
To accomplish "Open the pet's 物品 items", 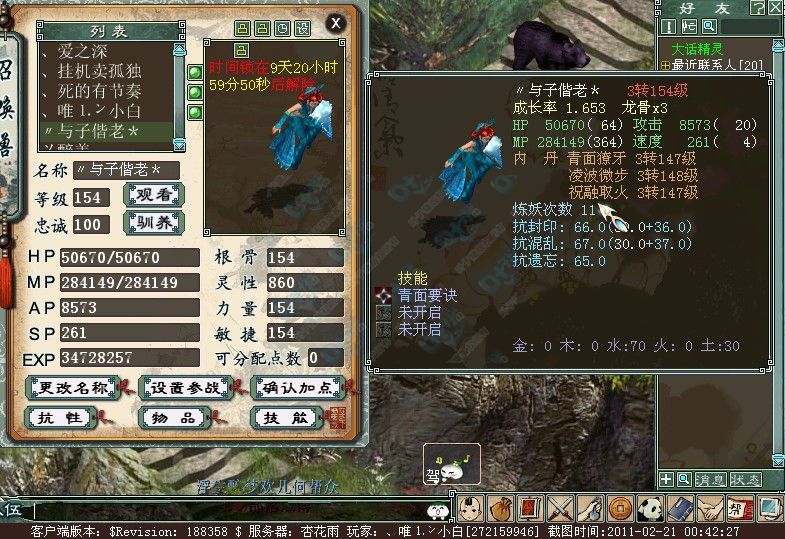I will point(172,418).
